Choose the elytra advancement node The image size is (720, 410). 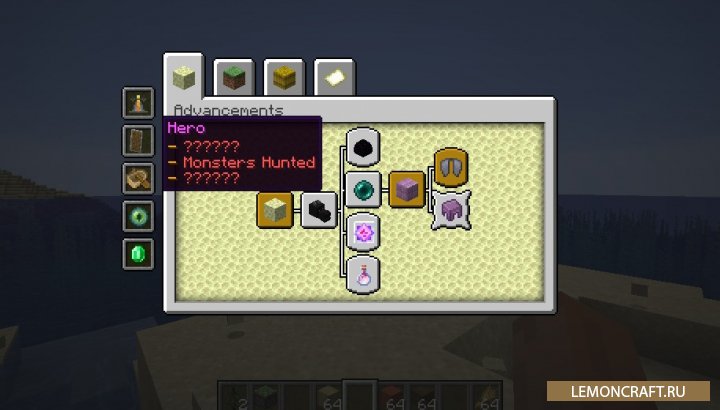click(x=451, y=166)
